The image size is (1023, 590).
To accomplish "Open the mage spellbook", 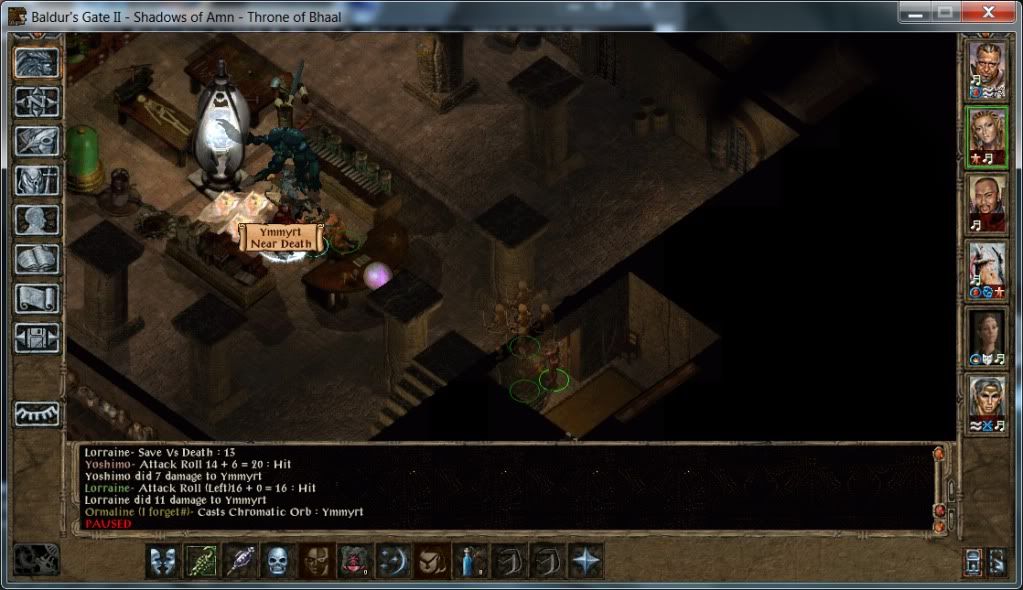I will [x=37, y=258].
